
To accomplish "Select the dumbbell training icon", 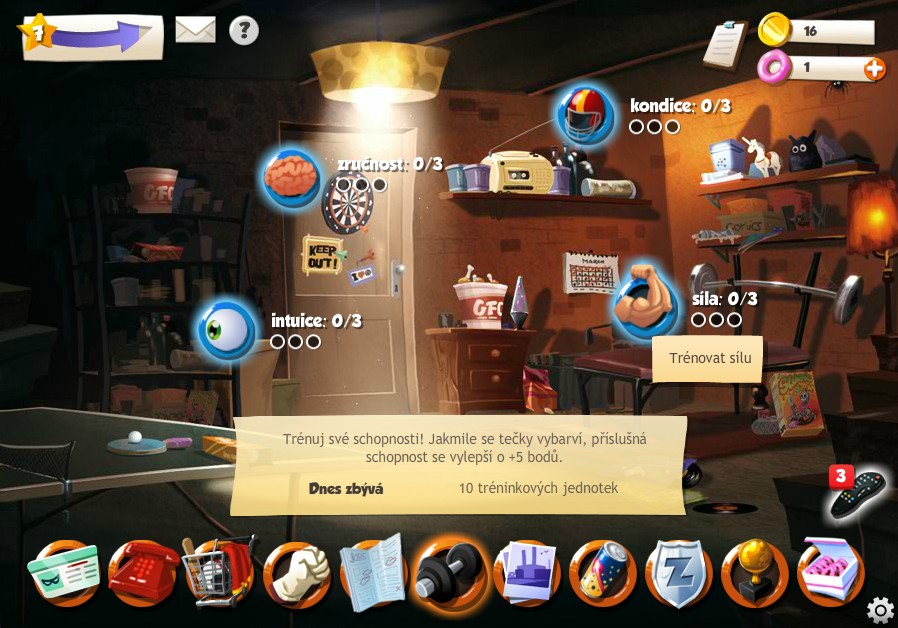I will point(450,574).
